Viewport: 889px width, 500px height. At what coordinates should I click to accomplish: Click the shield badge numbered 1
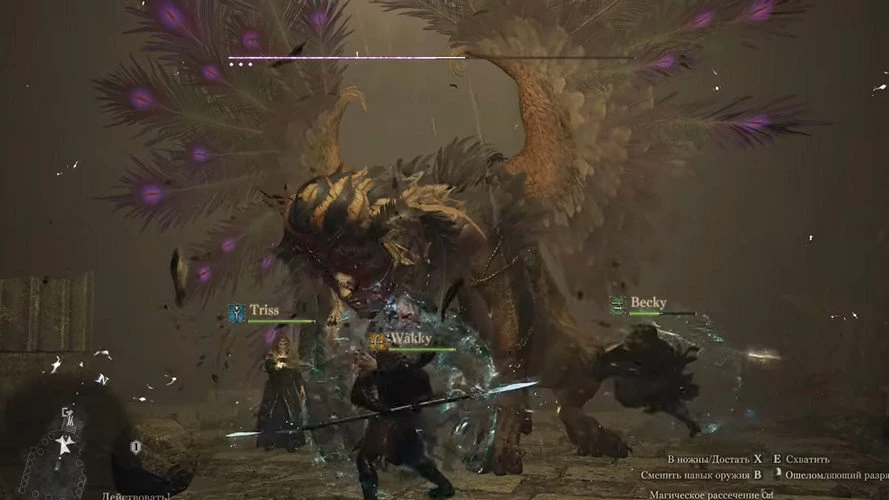pos(136,447)
